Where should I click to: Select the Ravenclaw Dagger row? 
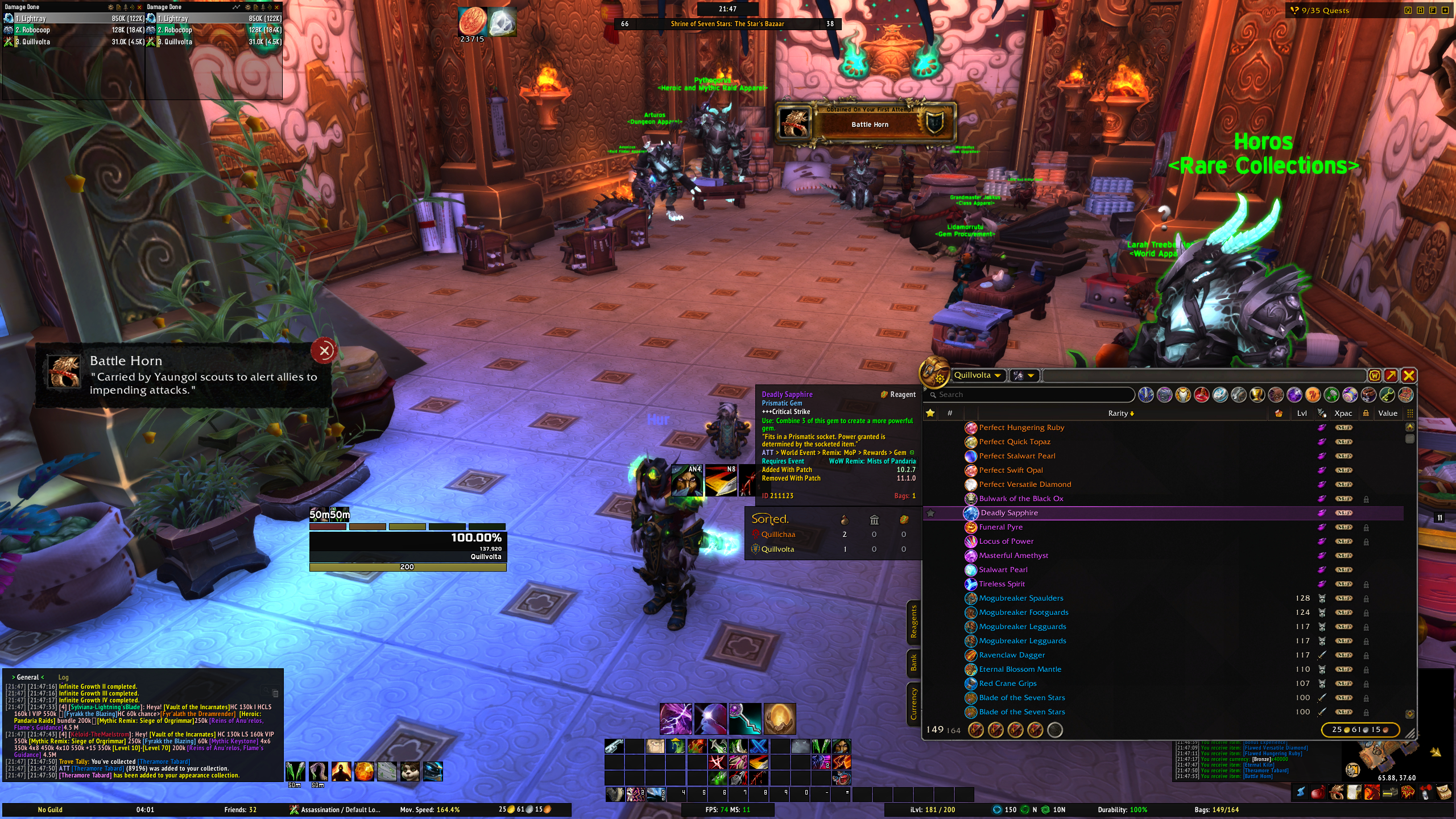point(1012,655)
